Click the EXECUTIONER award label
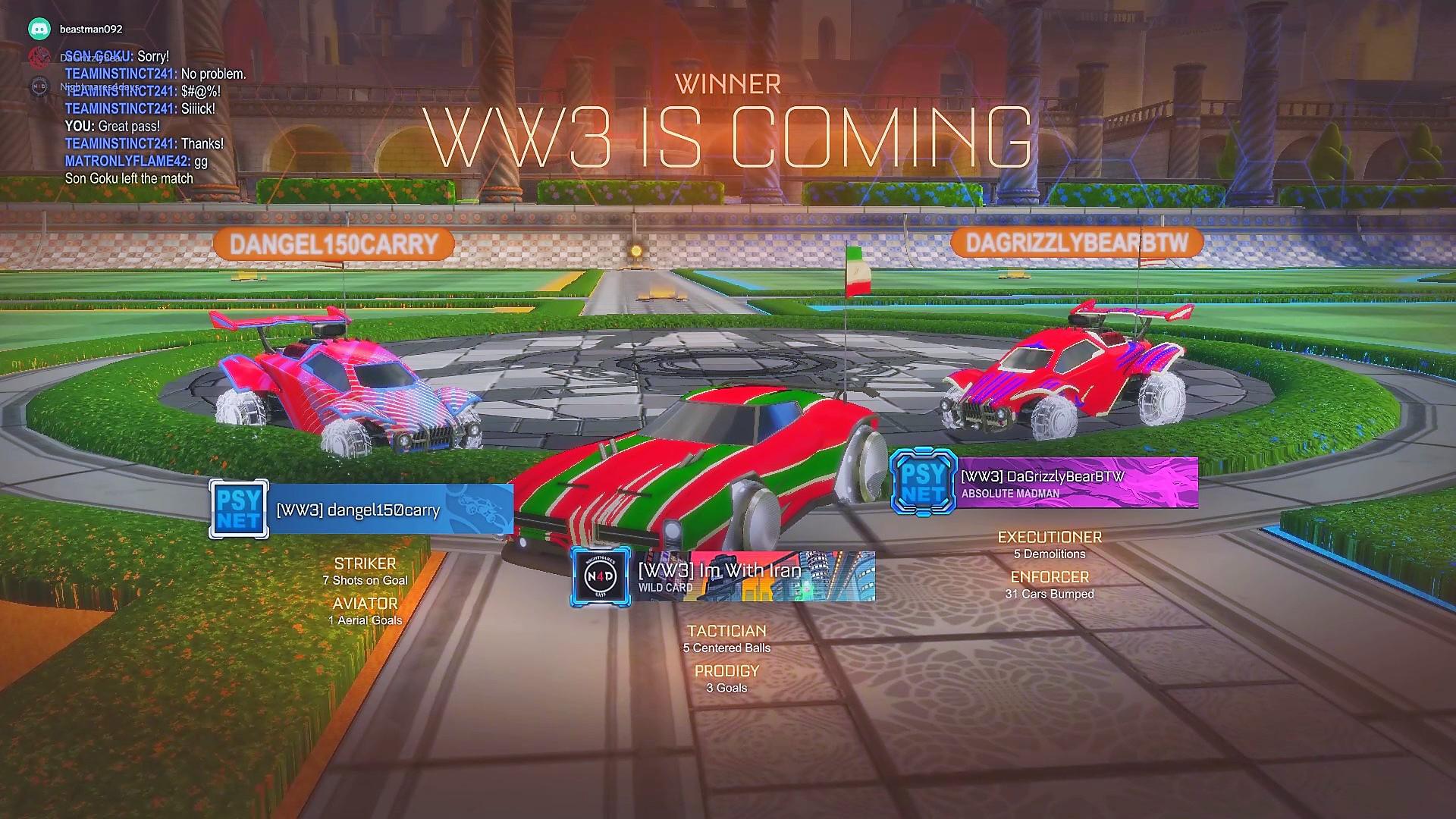The width and height of the screenshot is (1456, 819). click(1050, 536)
